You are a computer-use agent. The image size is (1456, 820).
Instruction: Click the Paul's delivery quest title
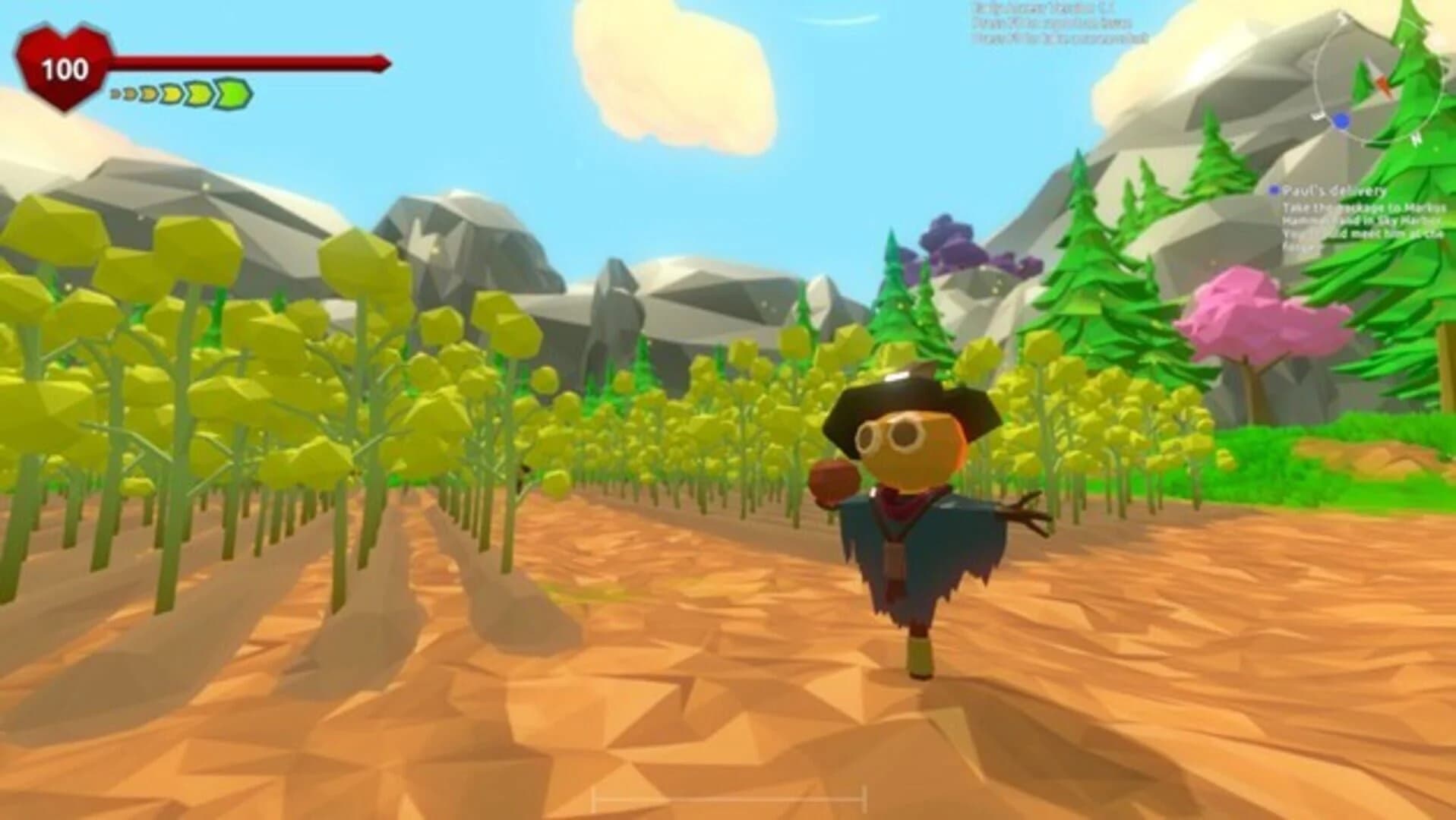point(1334,191)
